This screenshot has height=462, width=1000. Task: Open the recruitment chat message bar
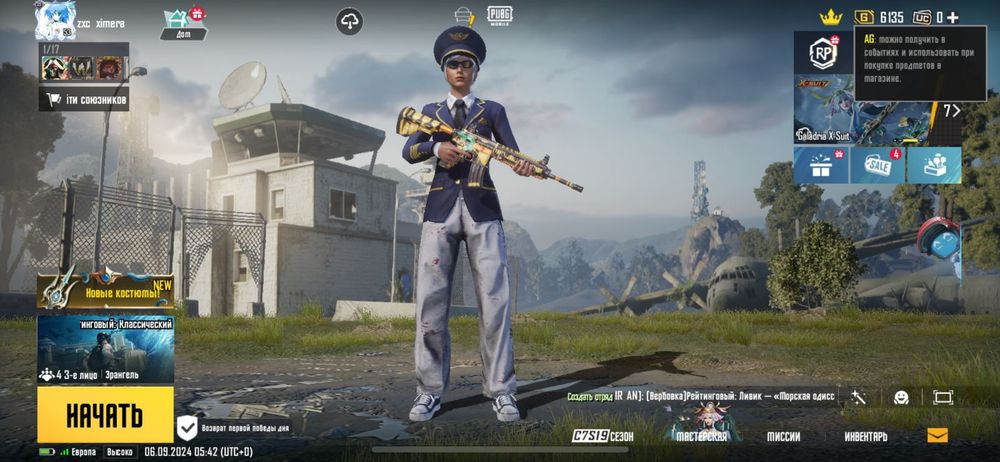(x=701, y=396)
